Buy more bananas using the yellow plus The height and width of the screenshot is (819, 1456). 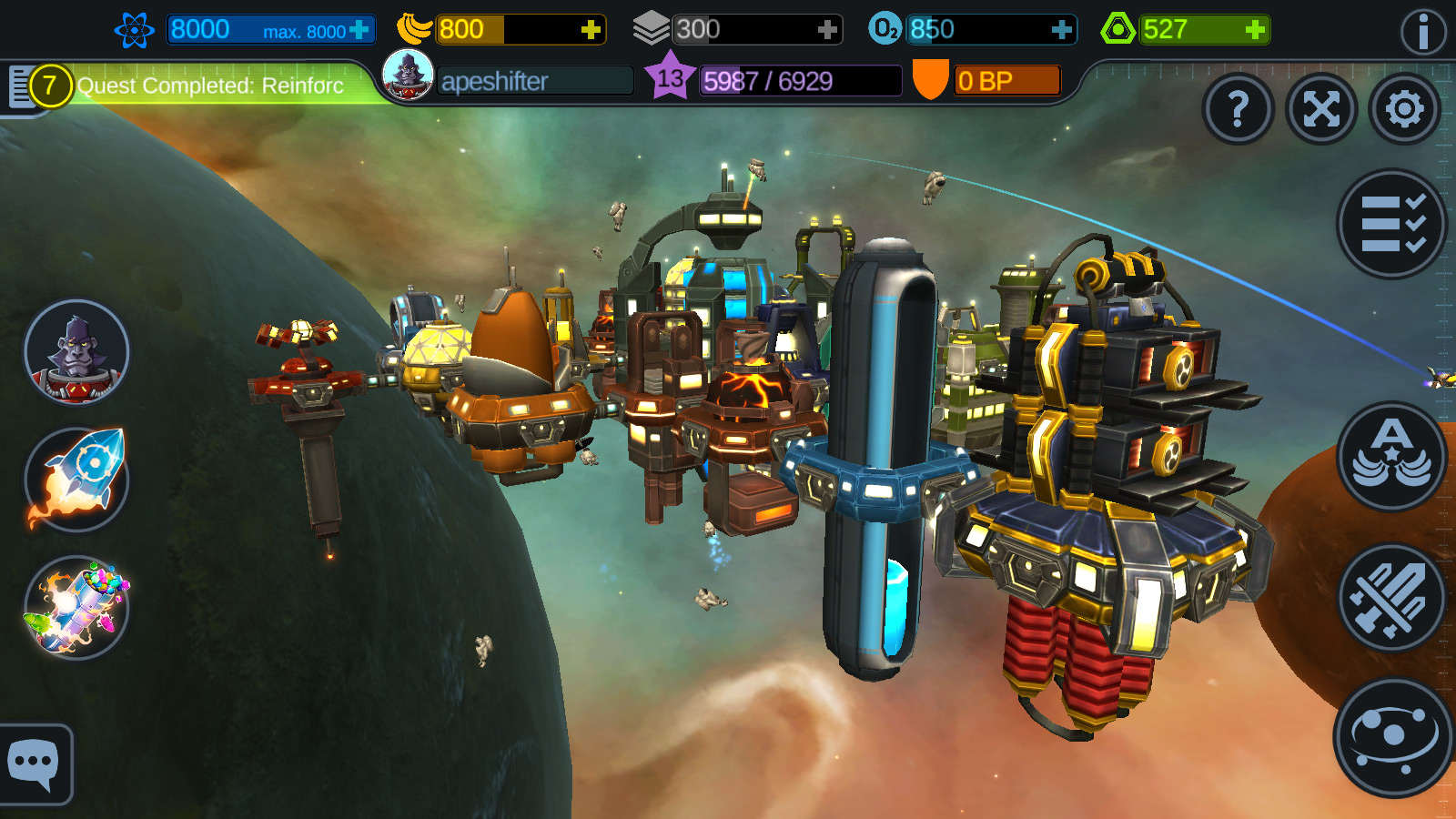591,30
